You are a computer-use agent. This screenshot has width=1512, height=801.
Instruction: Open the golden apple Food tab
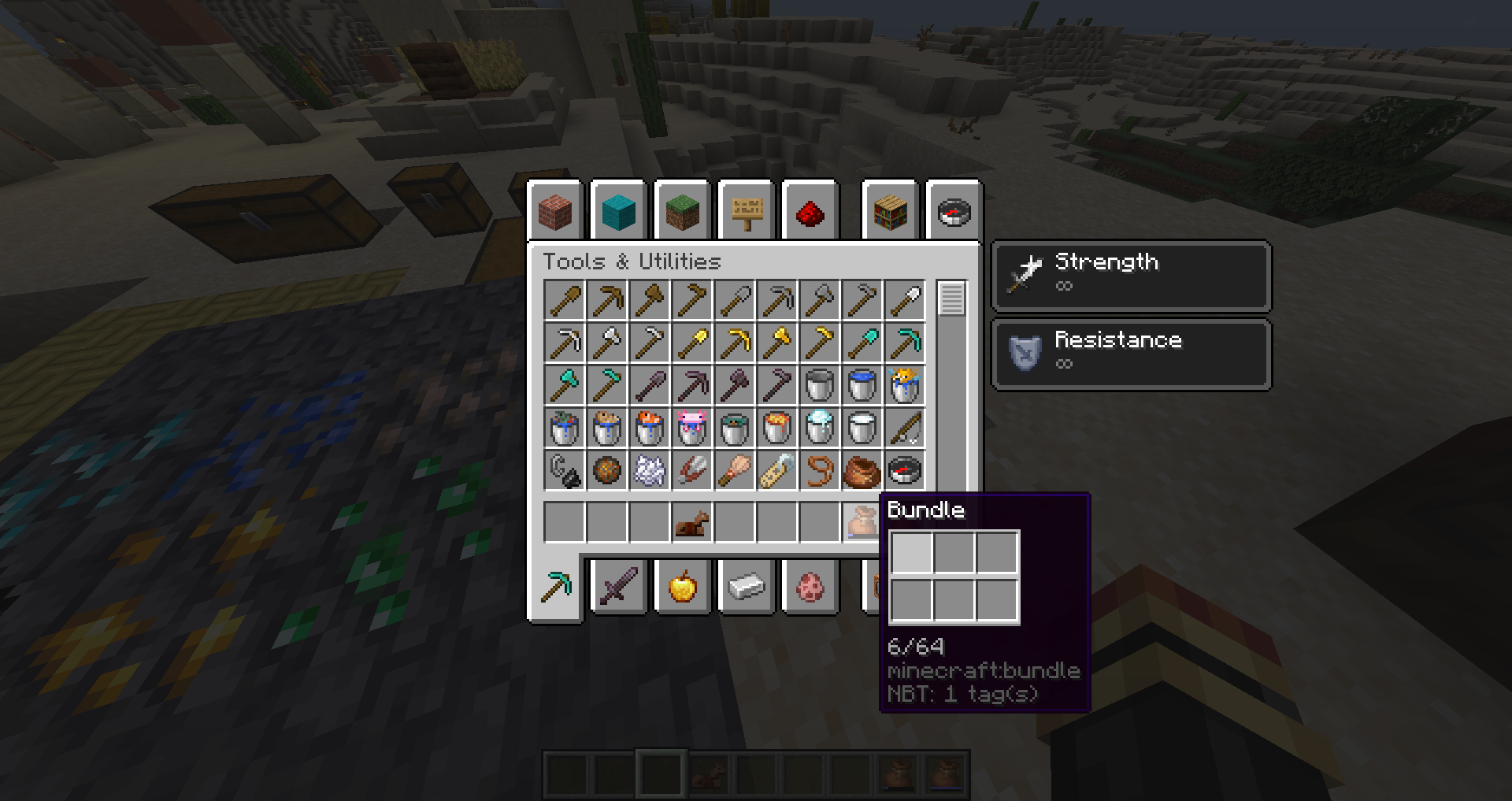point(682,587)
